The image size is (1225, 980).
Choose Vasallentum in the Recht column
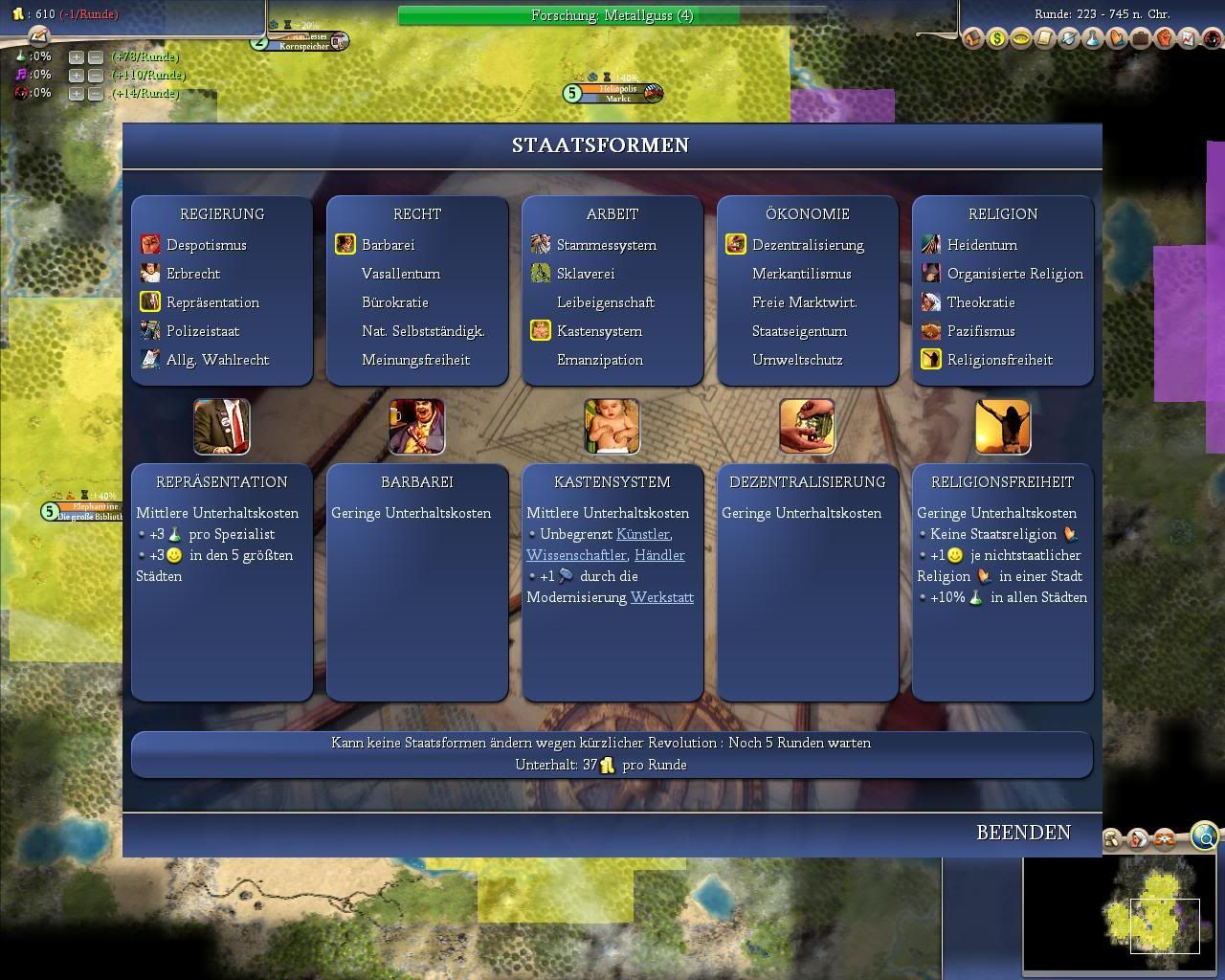[x=400, y=274]
